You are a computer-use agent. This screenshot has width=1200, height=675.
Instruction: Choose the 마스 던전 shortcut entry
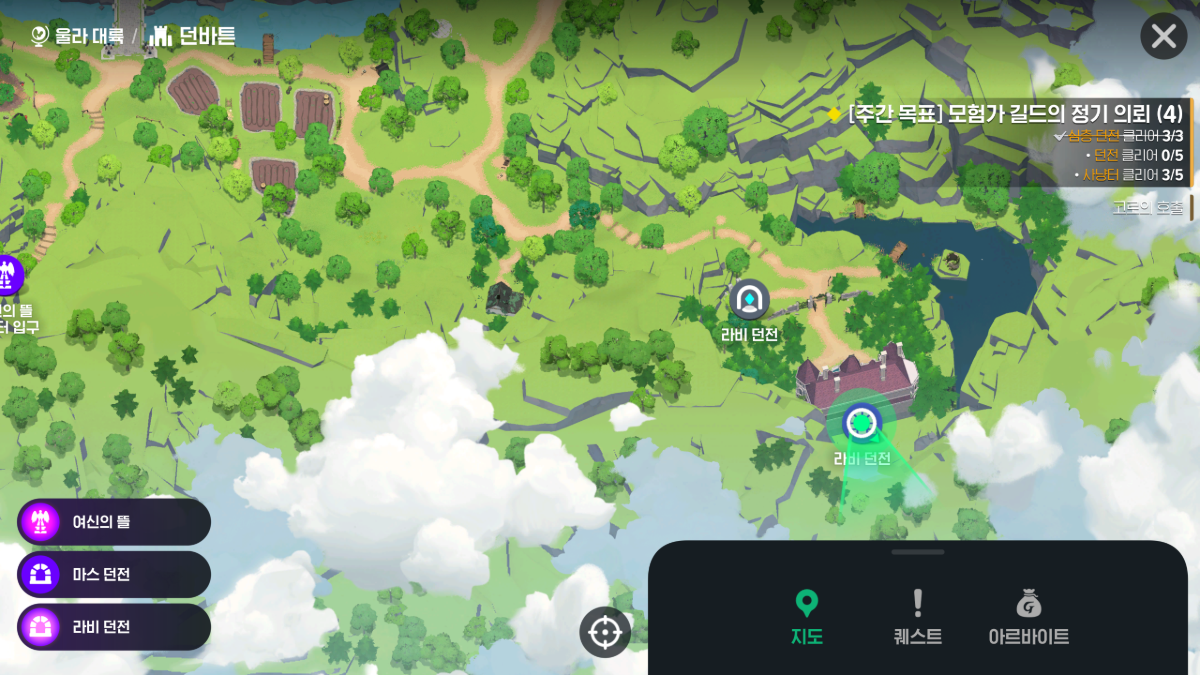click(x=113, y=574)
